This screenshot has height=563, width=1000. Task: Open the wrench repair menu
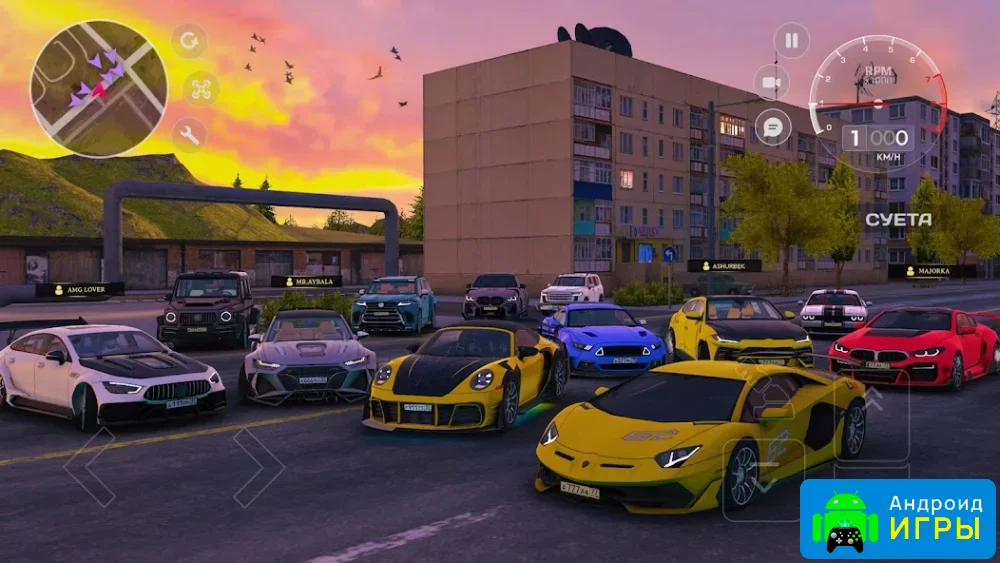[189, 134]
